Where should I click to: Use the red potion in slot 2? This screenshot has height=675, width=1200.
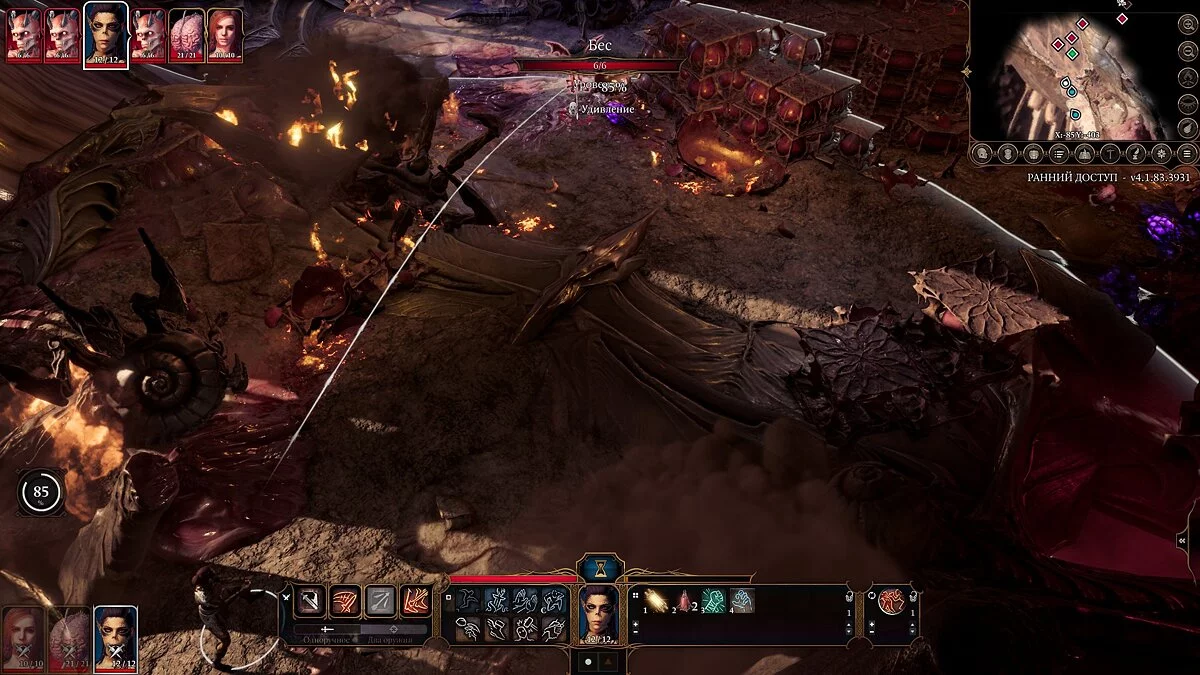click(x=685, y=600)
